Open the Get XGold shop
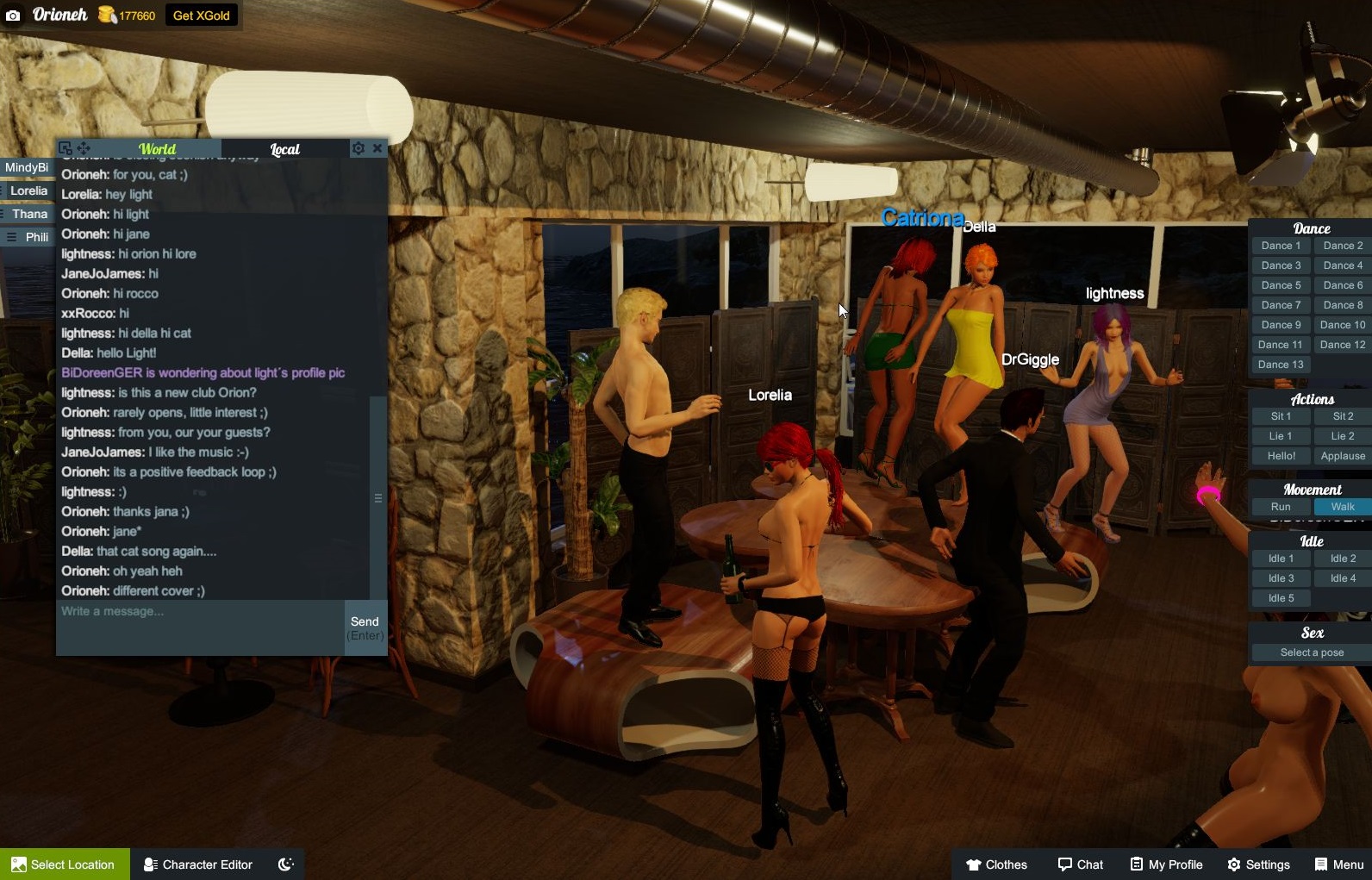 [x=201, y=16]
